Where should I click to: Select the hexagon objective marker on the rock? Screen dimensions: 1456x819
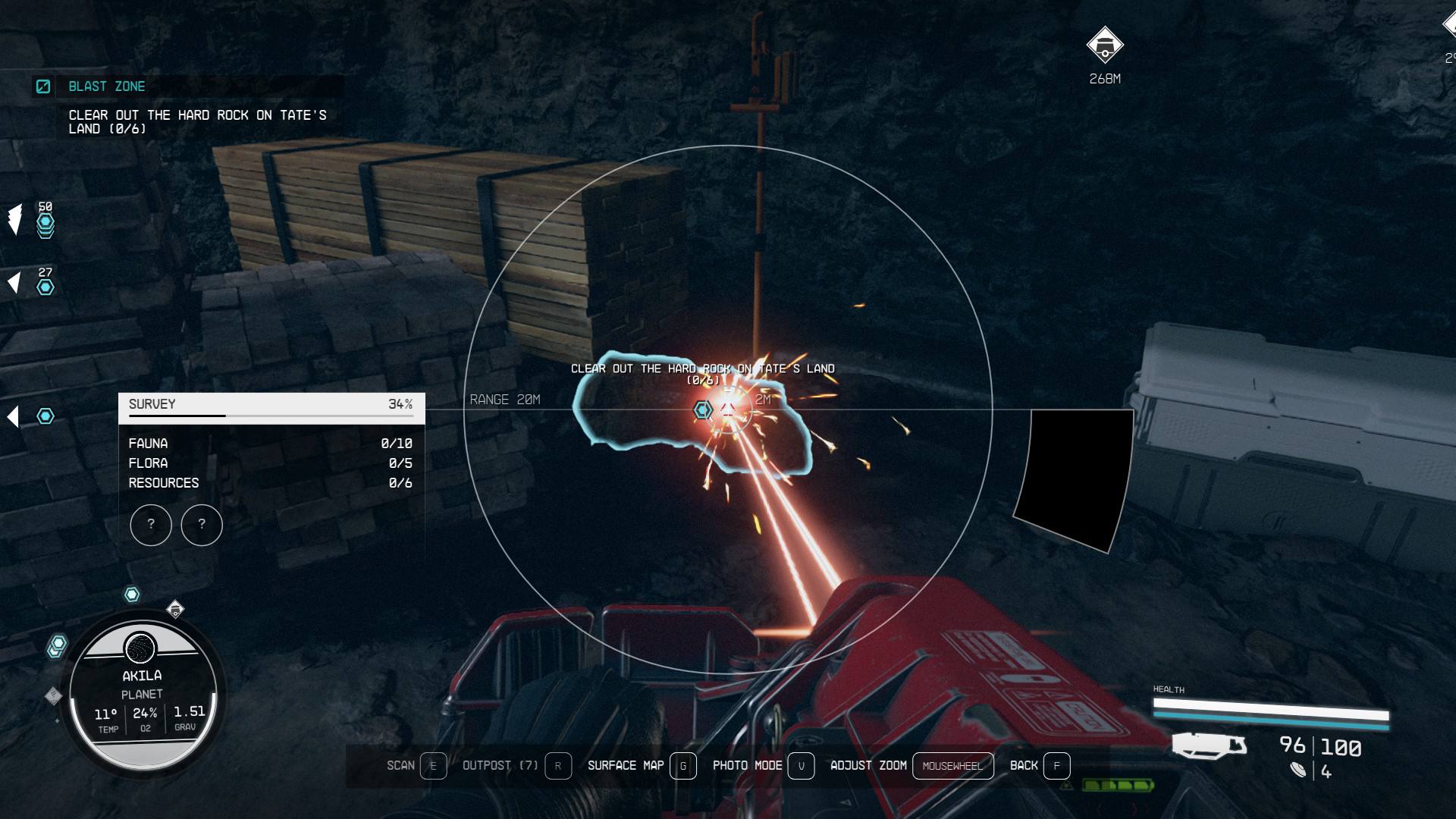pyautogui.click(x=703, y=410)
